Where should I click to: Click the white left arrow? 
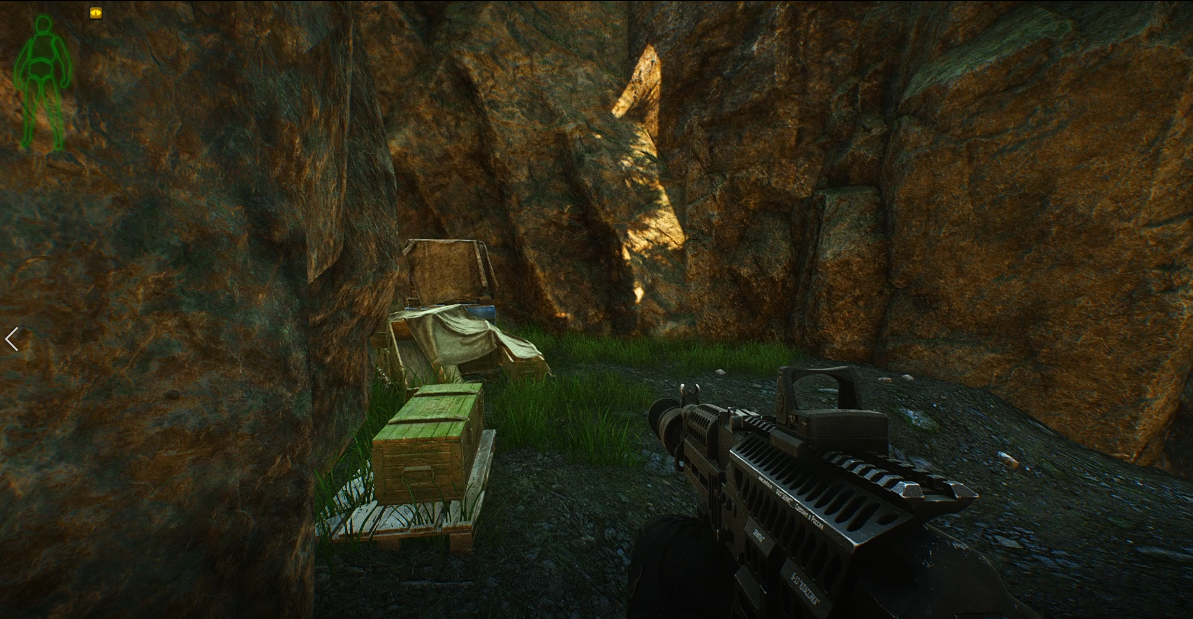pos(12,339)
